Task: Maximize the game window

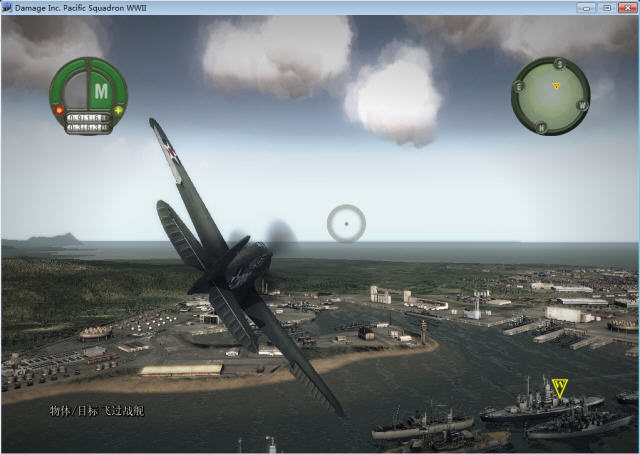Action: [x=606, y=7]
